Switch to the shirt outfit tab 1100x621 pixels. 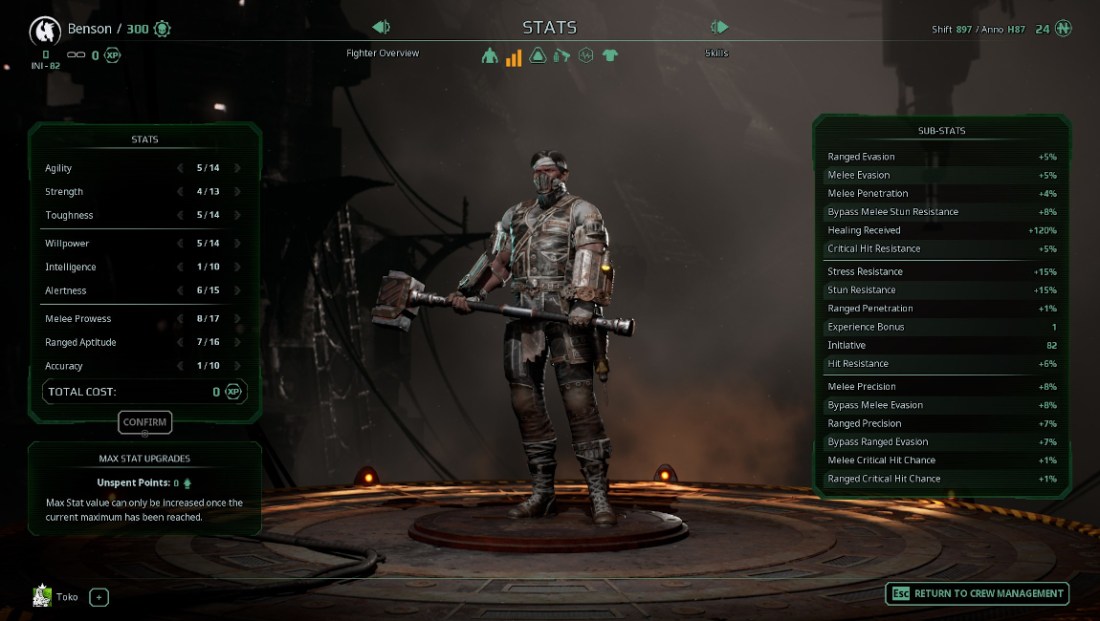click(610, 56)
